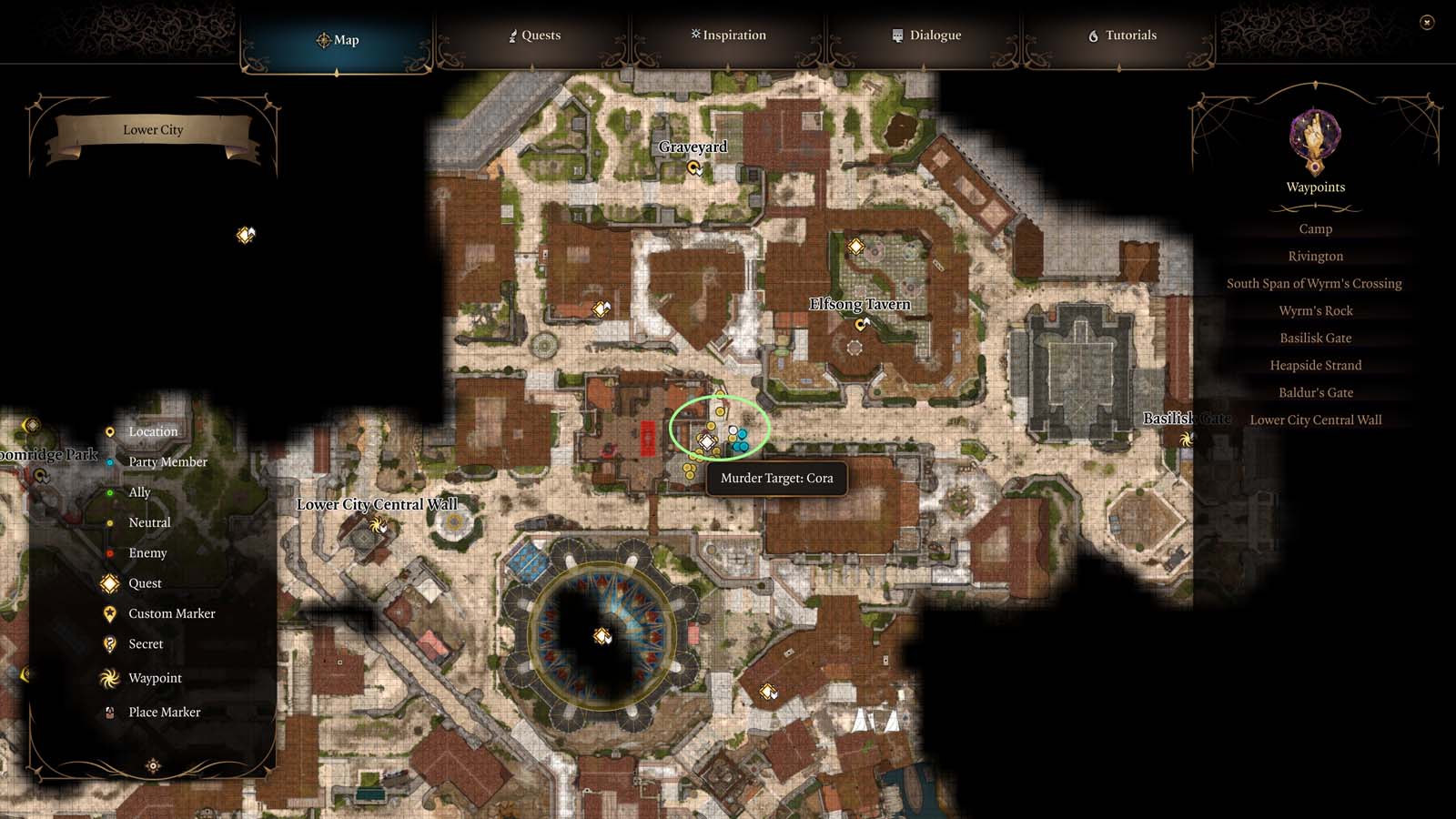This screenshot has height=819, width=1456.
Task: Click the Graveyard quest marker icon
Action: [x=693, y=167]
